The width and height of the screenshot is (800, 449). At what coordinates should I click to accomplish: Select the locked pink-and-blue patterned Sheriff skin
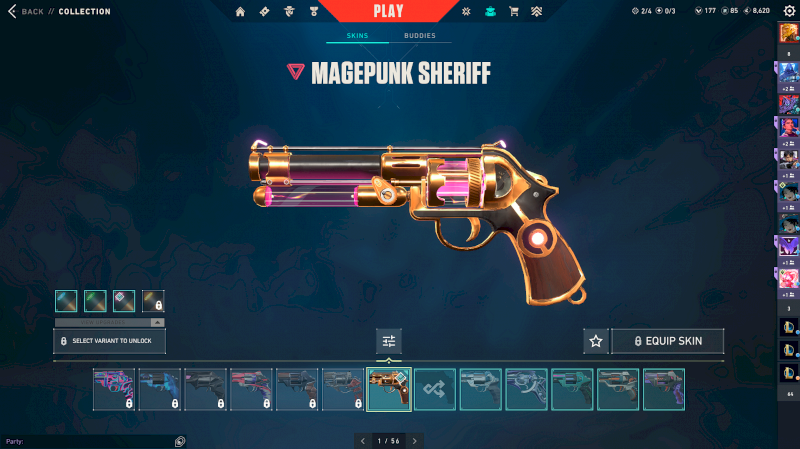(x=114, y=389)
